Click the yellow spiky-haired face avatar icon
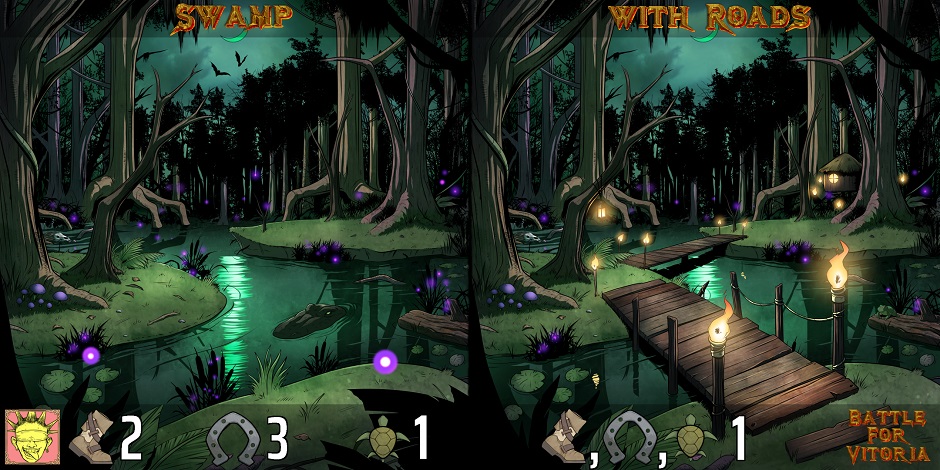 tap(32, 435)
